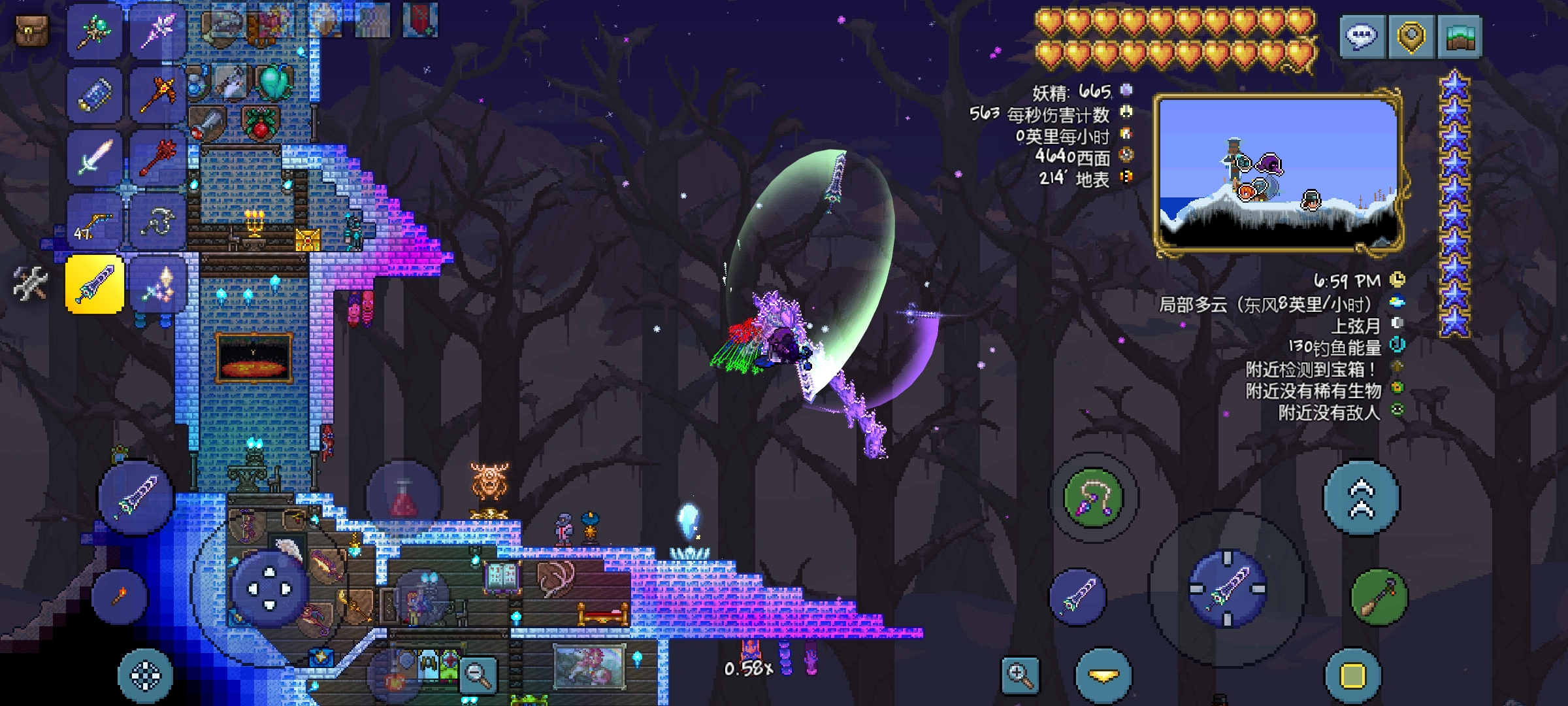The height and width of the screenshot is (706, 1568).
Task: Use the quick heal potion button
Action: pos(403,498)
